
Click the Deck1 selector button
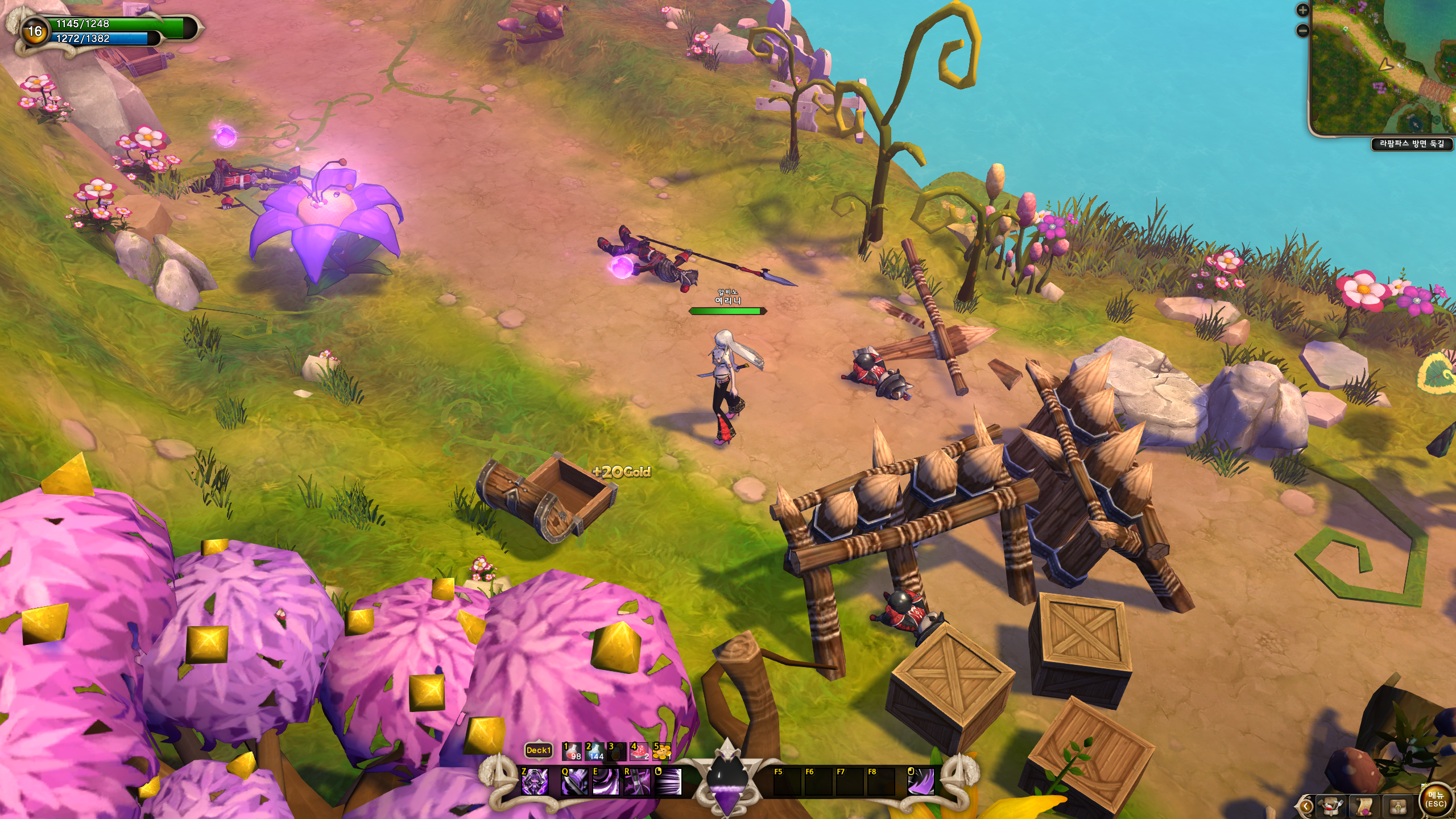pyautogui.click(x=538, y=750)
